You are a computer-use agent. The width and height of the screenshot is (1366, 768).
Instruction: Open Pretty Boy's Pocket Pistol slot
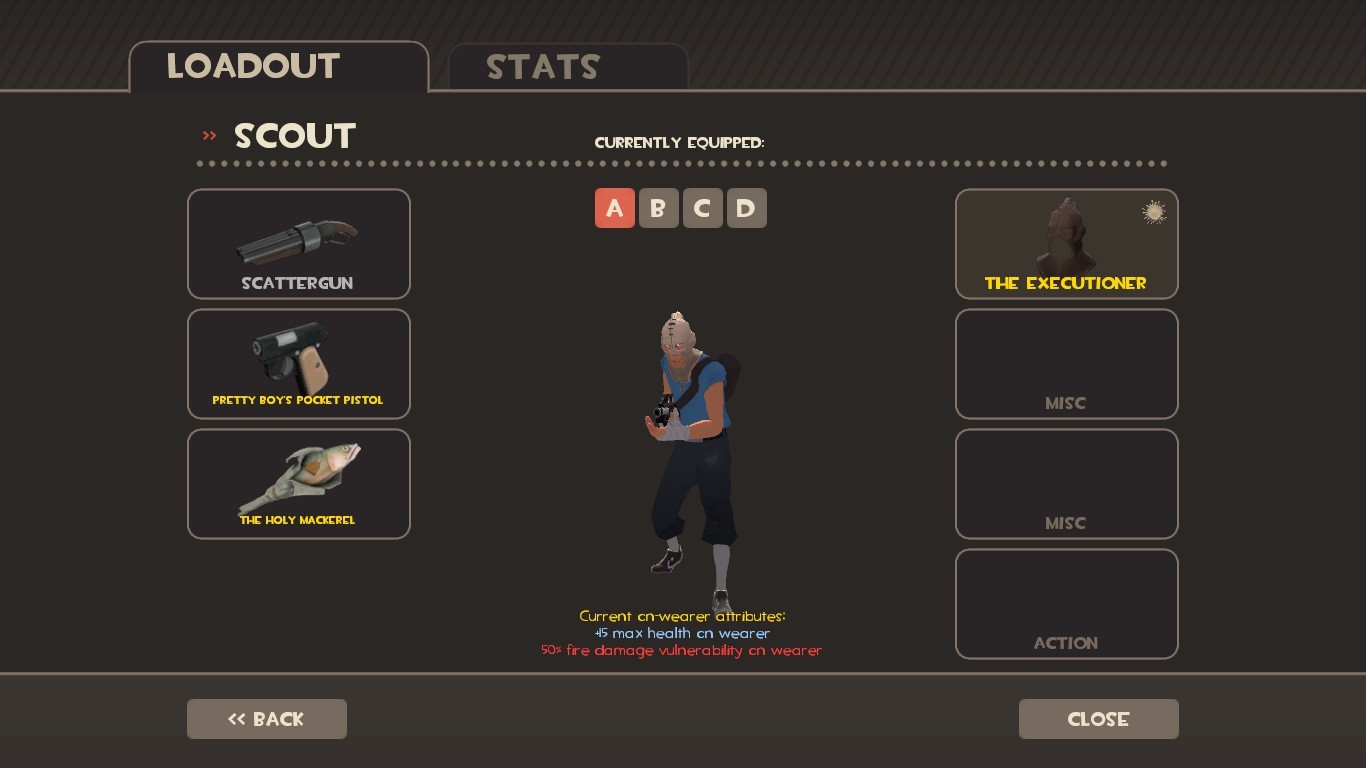pos(298,363)
